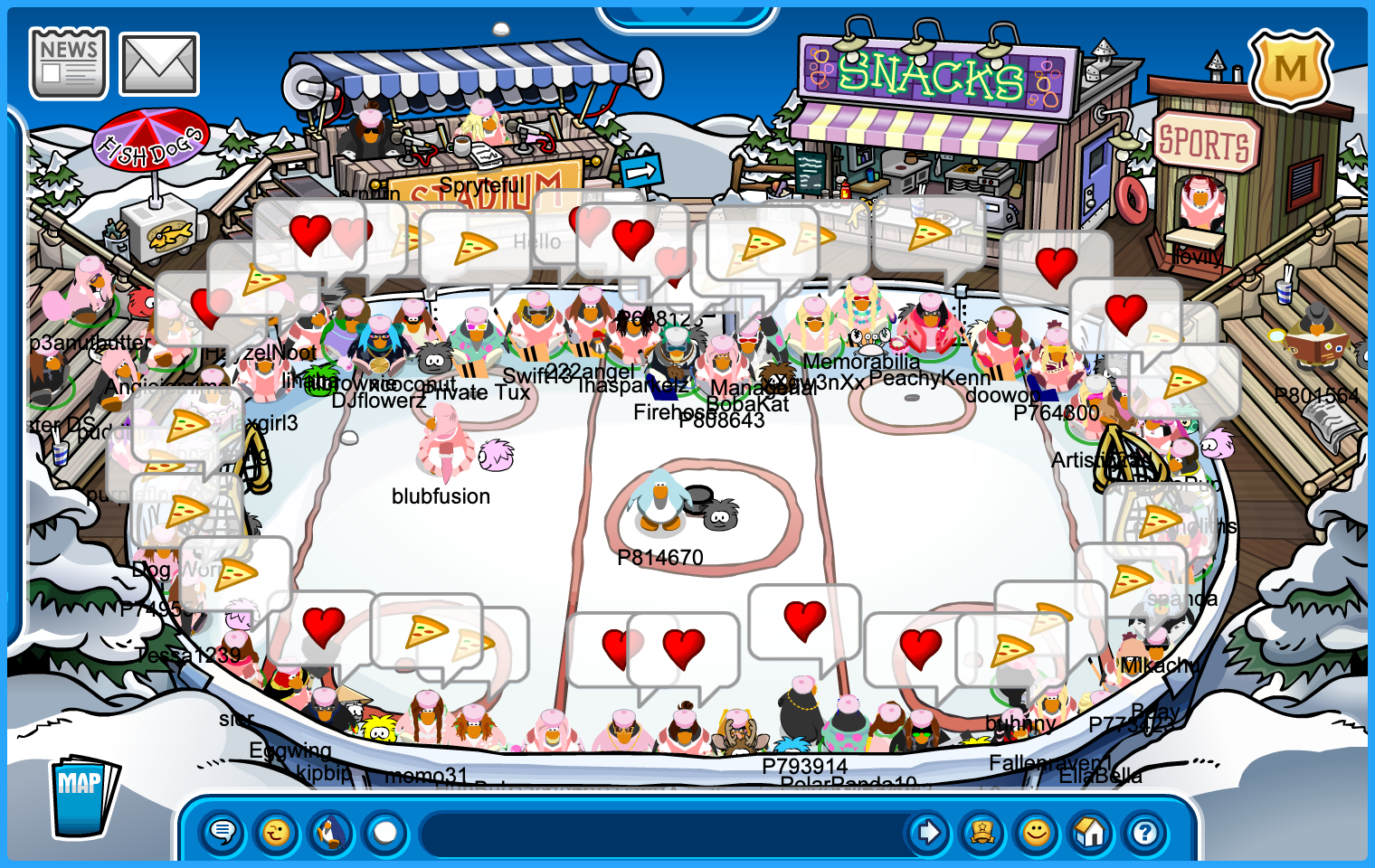The width and height of the screenshot is (1375, 868).
Task: Go to your igloo with house icon
Action: tap(1091, 832)
